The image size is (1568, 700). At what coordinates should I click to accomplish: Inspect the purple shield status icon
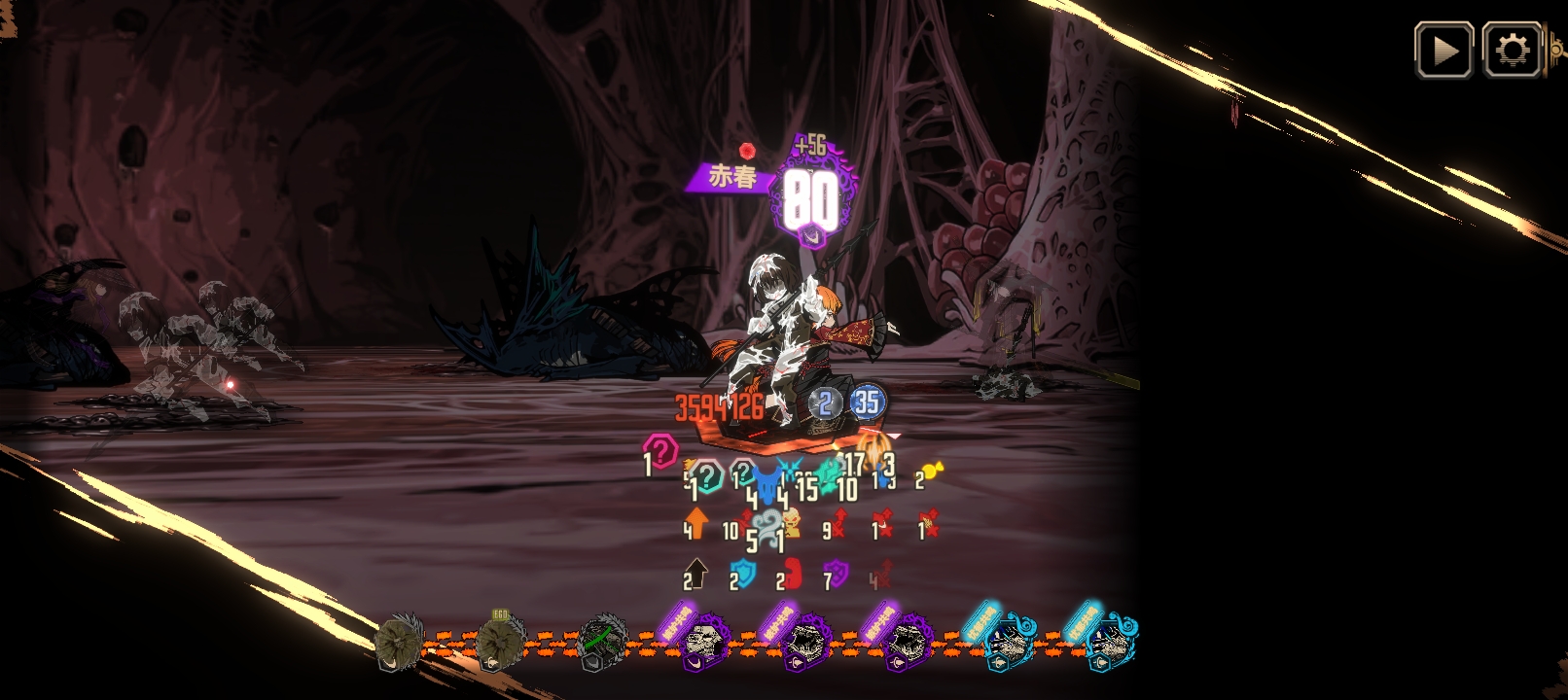[x=837, y=574]
